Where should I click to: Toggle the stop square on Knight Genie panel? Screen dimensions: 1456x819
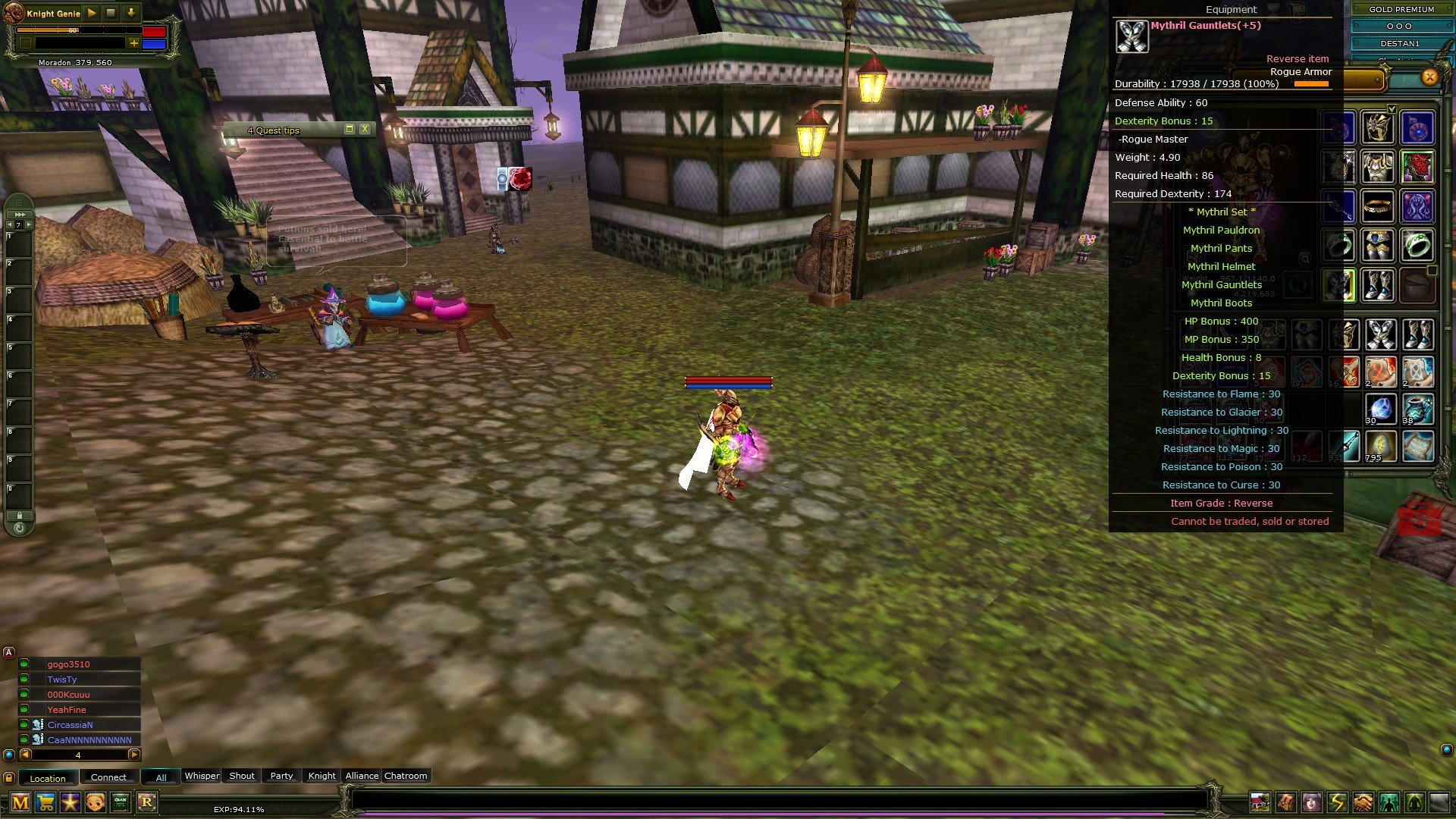tap(110, 14)
